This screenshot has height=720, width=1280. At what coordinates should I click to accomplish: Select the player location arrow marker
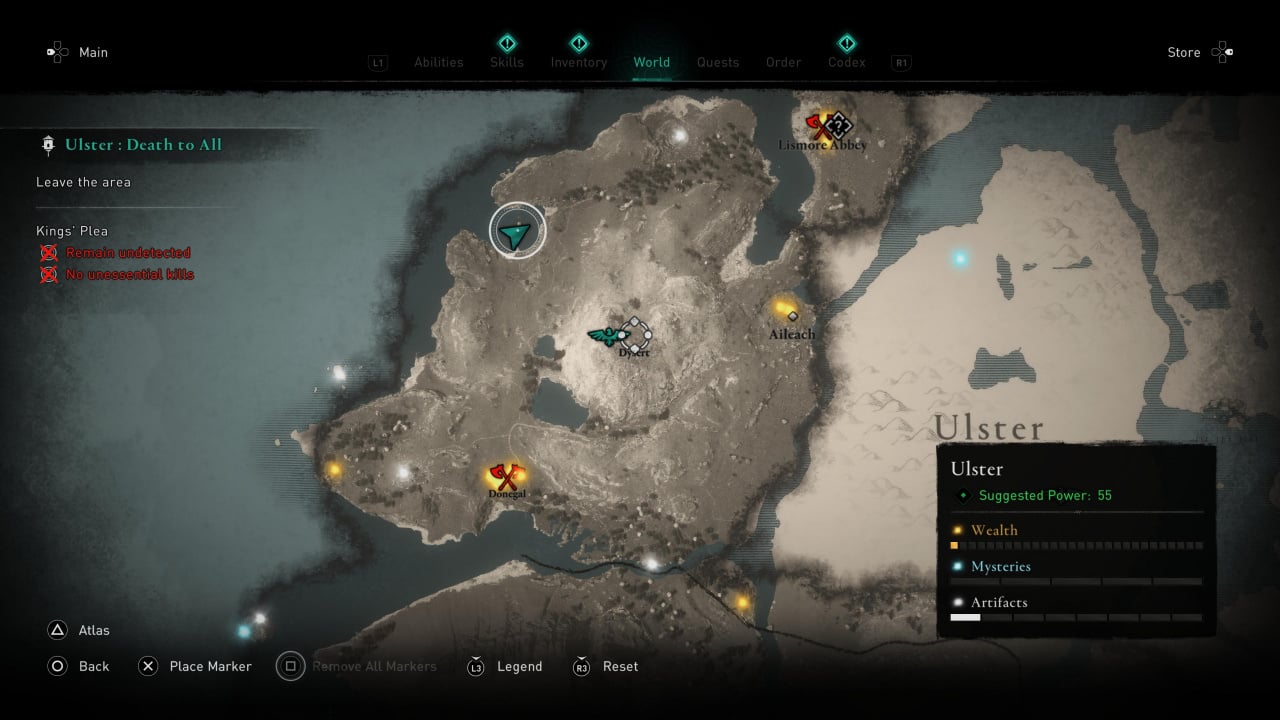(x=517, y=231)
